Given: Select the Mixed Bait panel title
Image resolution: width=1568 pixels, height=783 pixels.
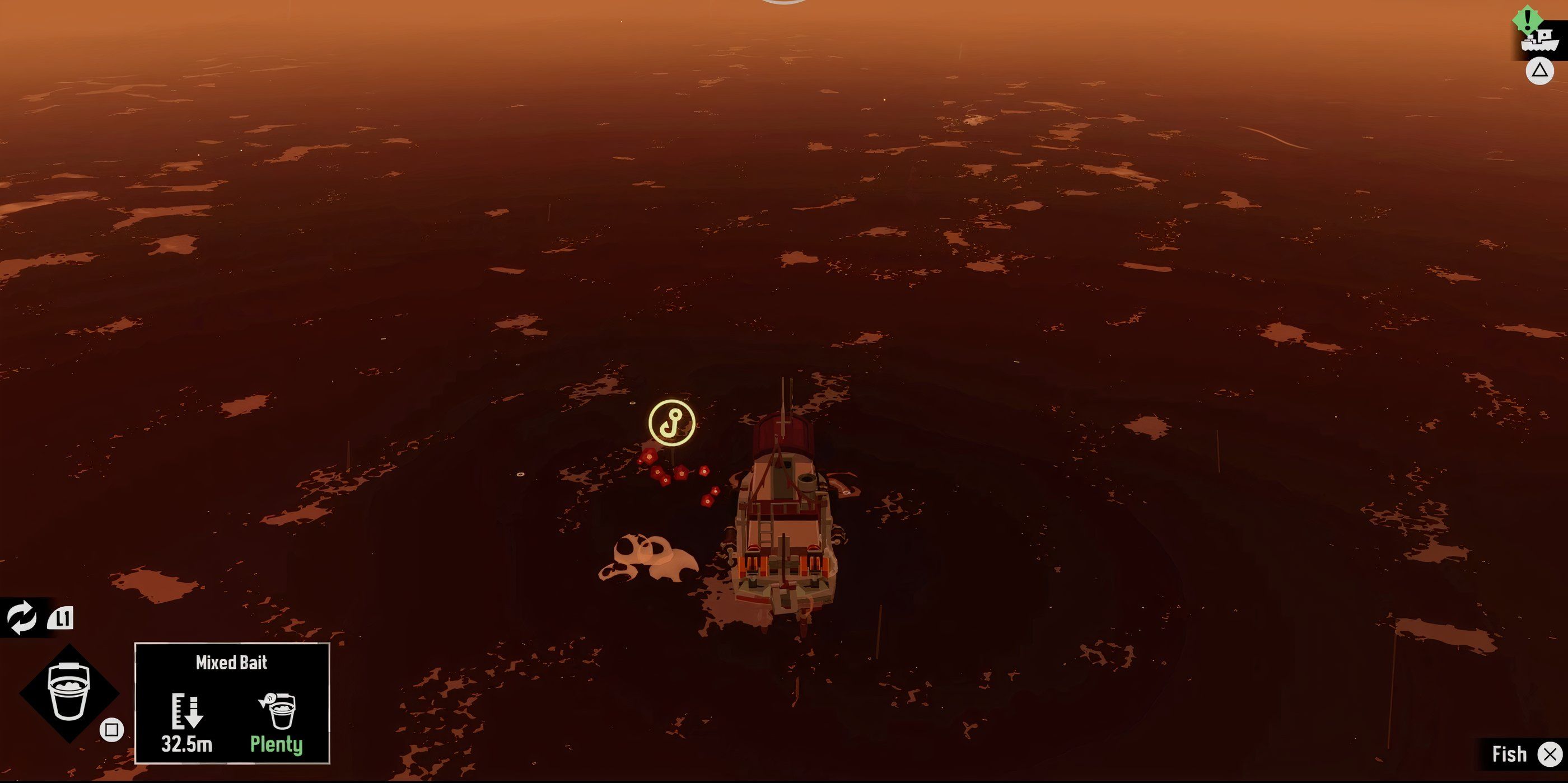Looking at the screenshot, I should click(x=231, y=663).
